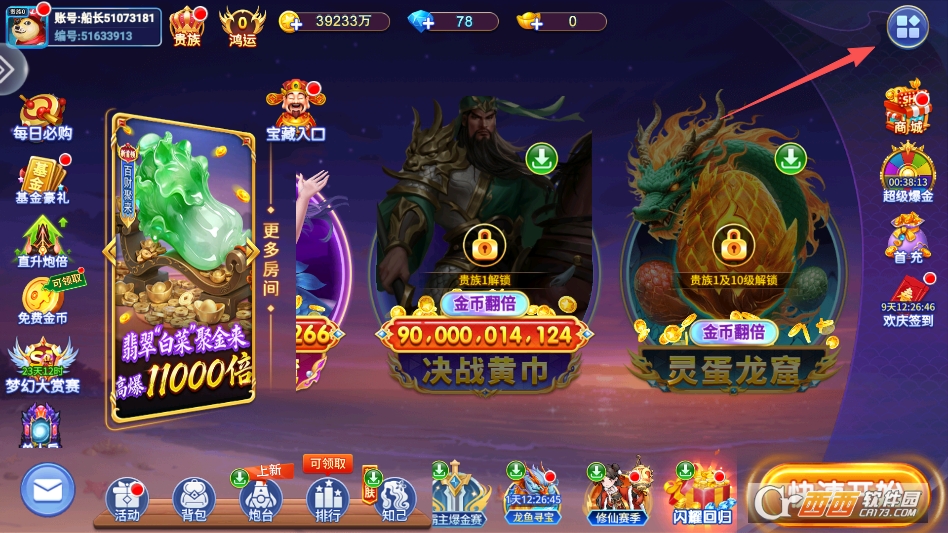The width and height of the screenshot is (948, 533).
Task: Open the 背包 backpack
Action: click(x=194, y=499)
